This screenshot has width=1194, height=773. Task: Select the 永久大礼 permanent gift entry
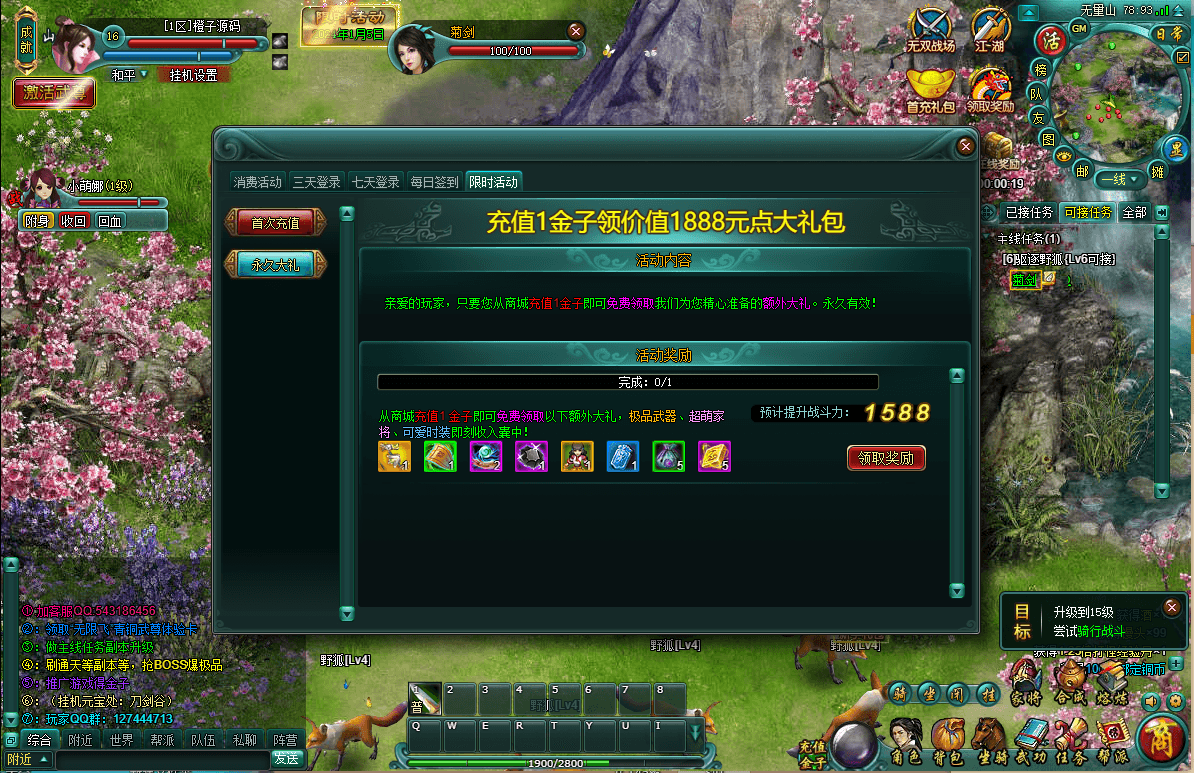click(x=275, y=265)
